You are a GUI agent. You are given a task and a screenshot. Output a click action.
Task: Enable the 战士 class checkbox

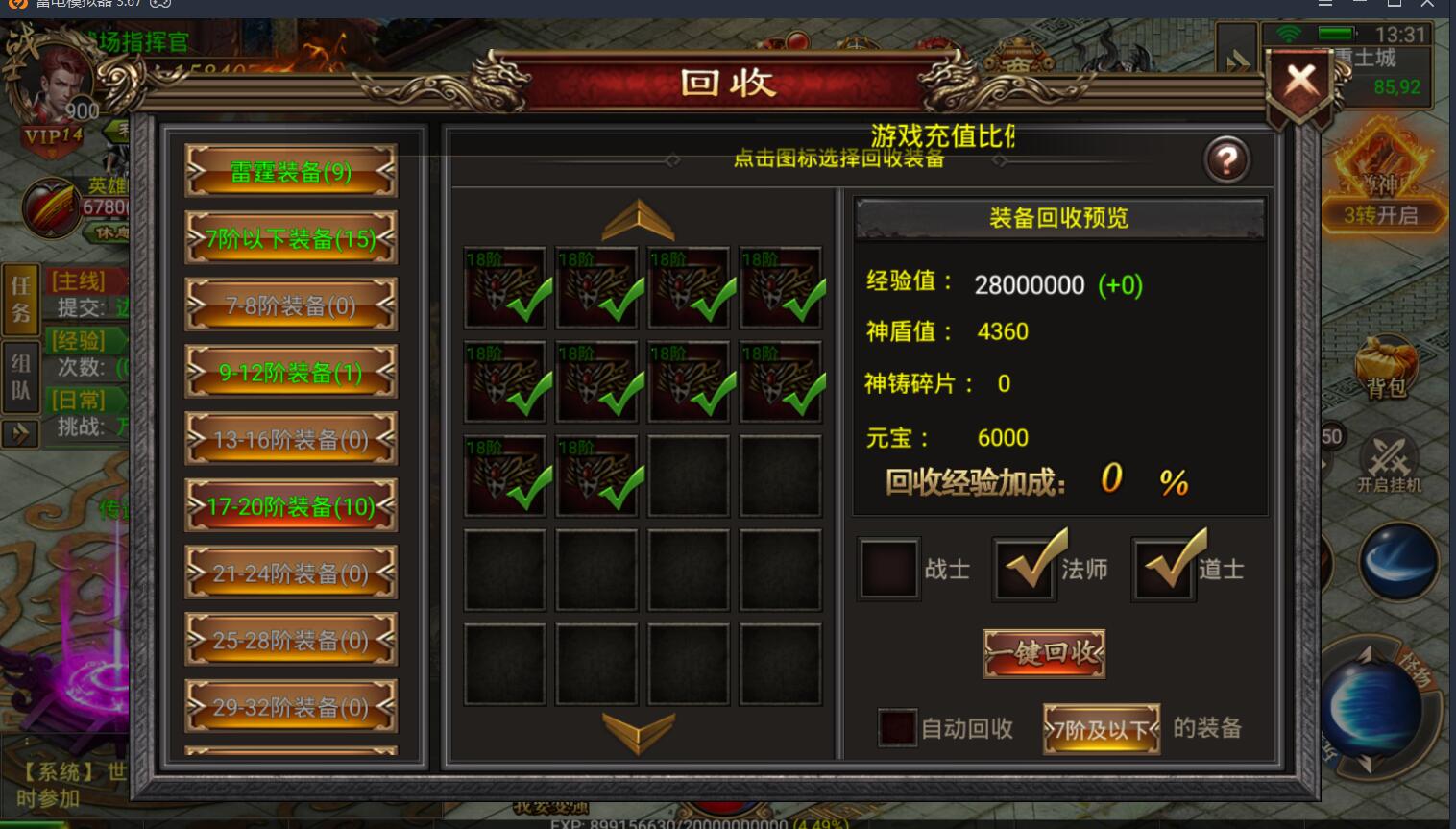tap(887, 569)
